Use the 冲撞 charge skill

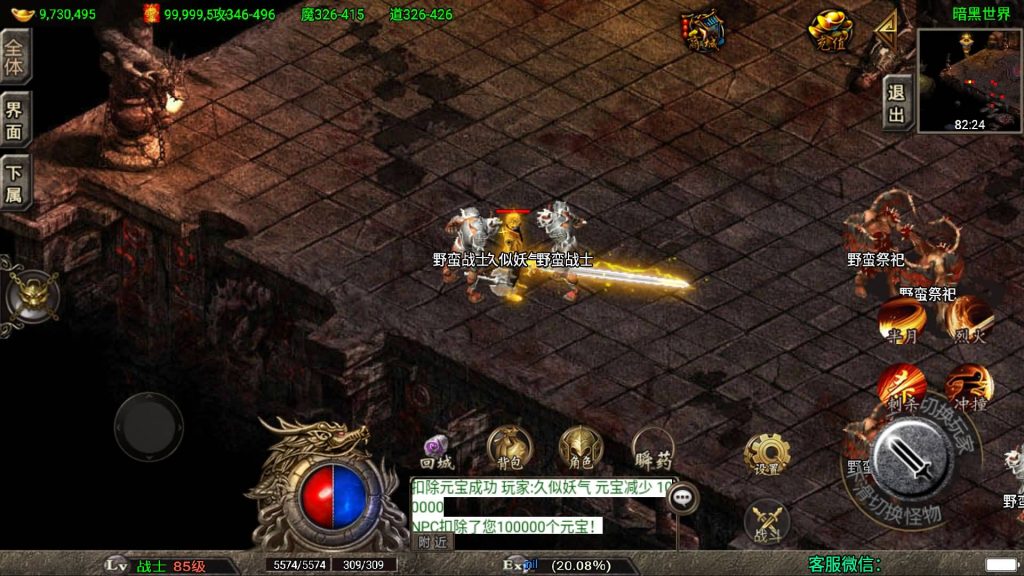(x=968, y=387)
